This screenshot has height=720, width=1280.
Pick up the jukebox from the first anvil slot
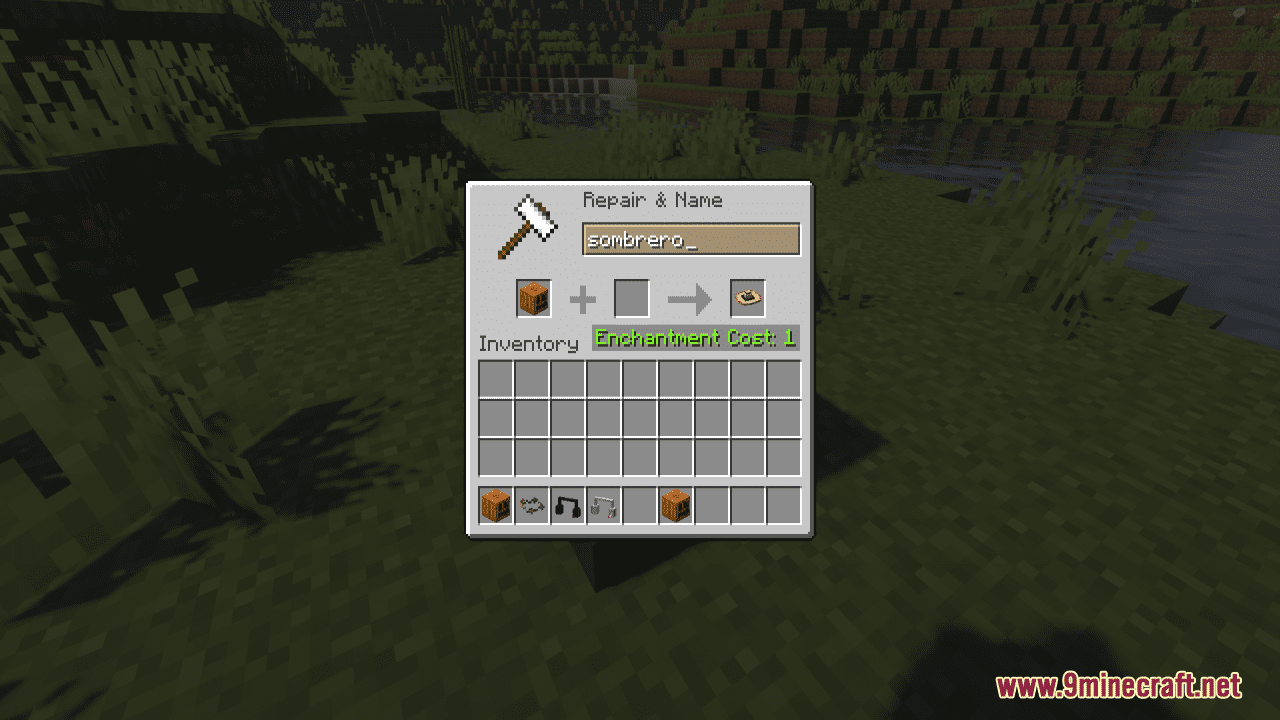pos(533,298)
